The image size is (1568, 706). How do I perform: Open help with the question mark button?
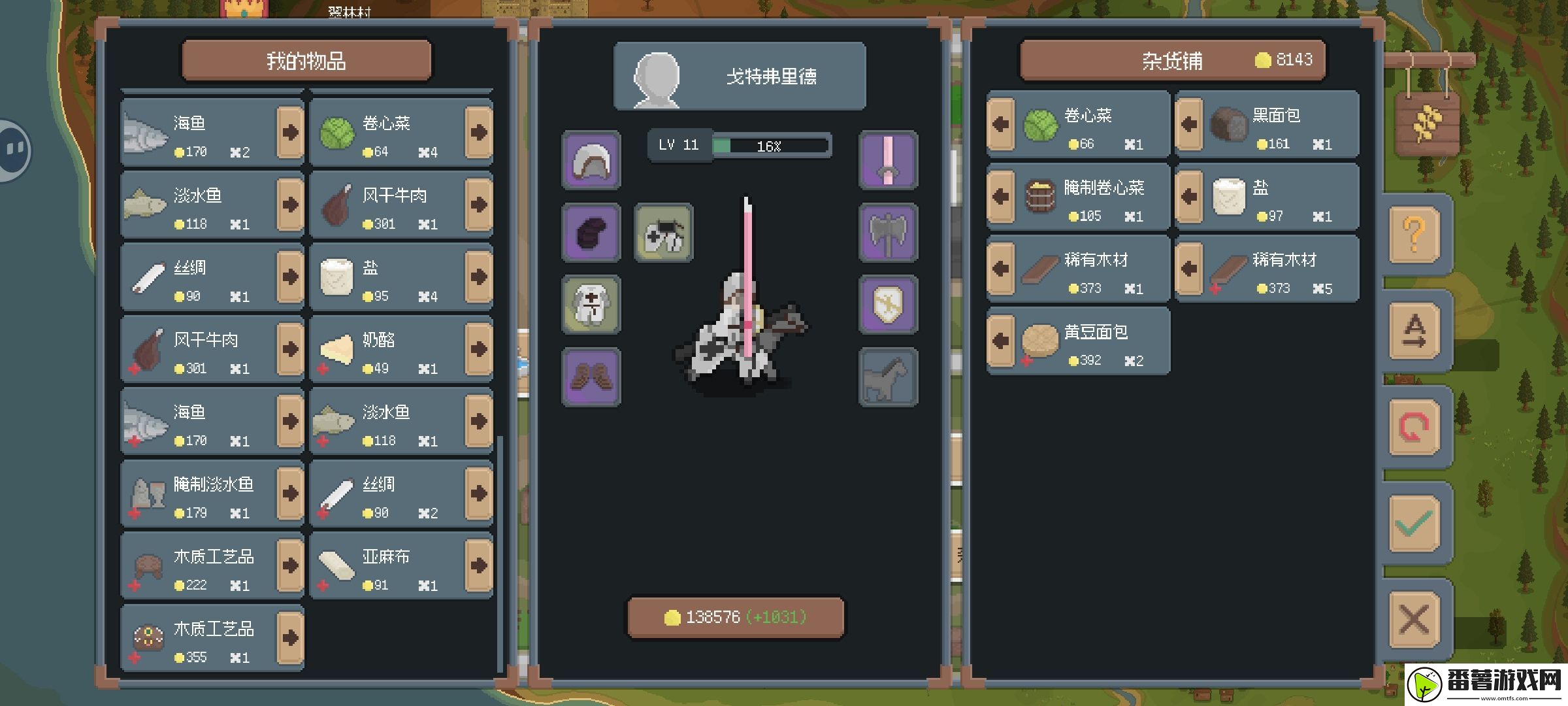point(1414,234)
